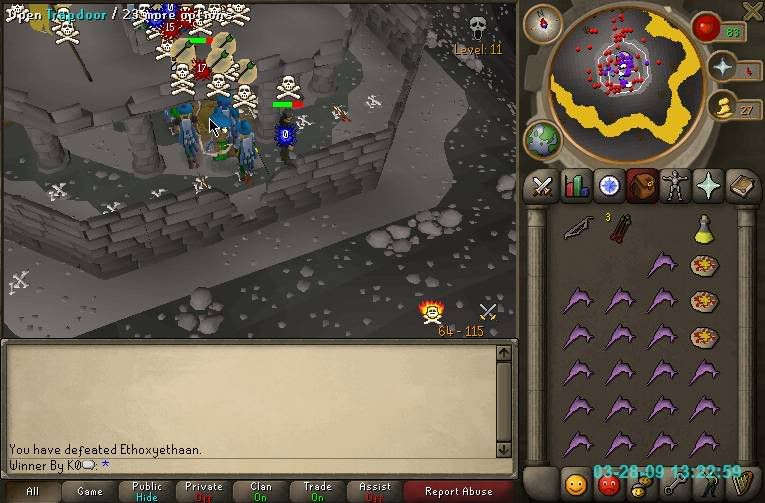Close the interface with the X button
The image size is (765, 503).
pyautogui.click(x=752, y=12)
